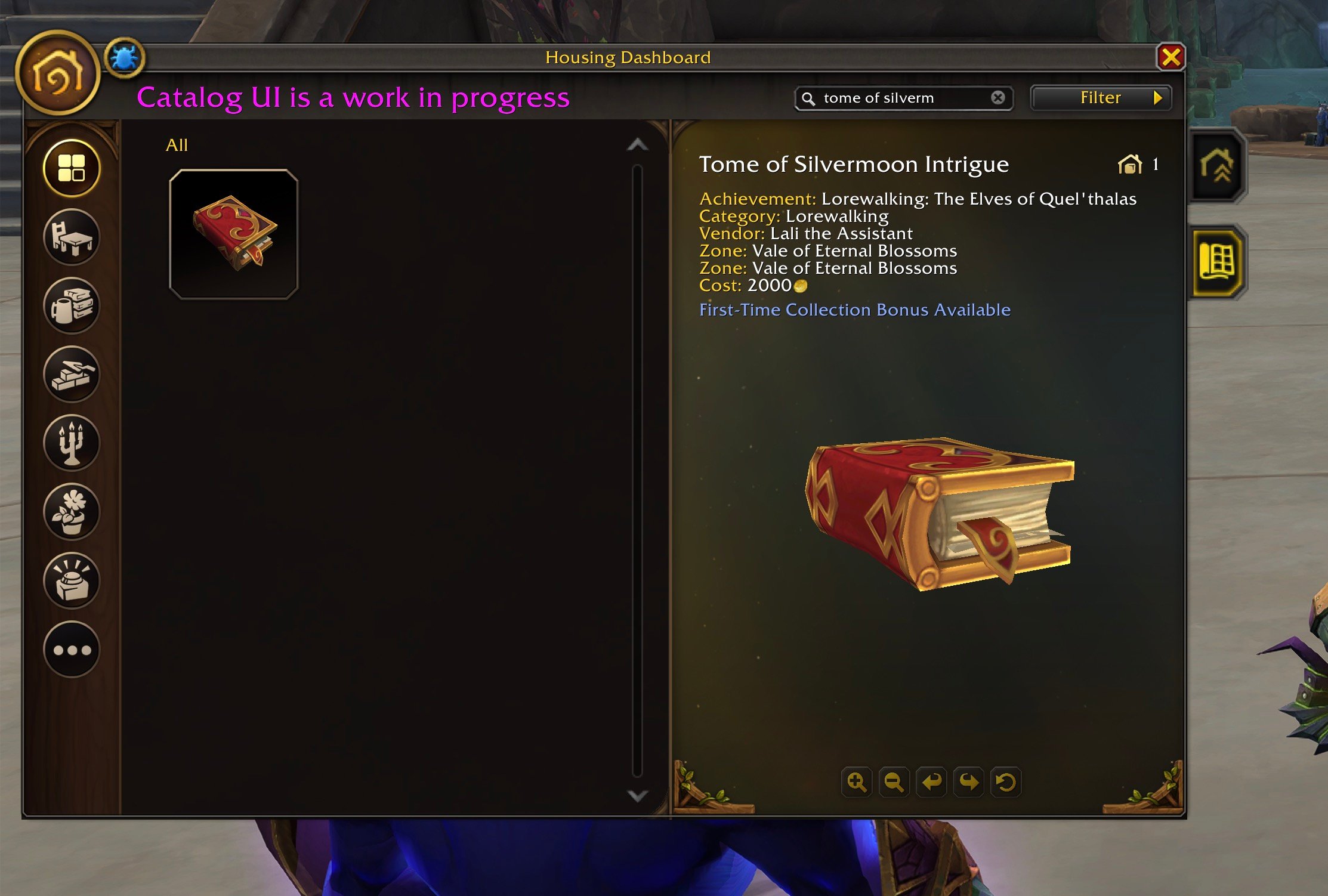Image resolution: width=1328 pixels, height=896 pixels.
Task: Select the bricks and trowel category
Action: (72, 374)
